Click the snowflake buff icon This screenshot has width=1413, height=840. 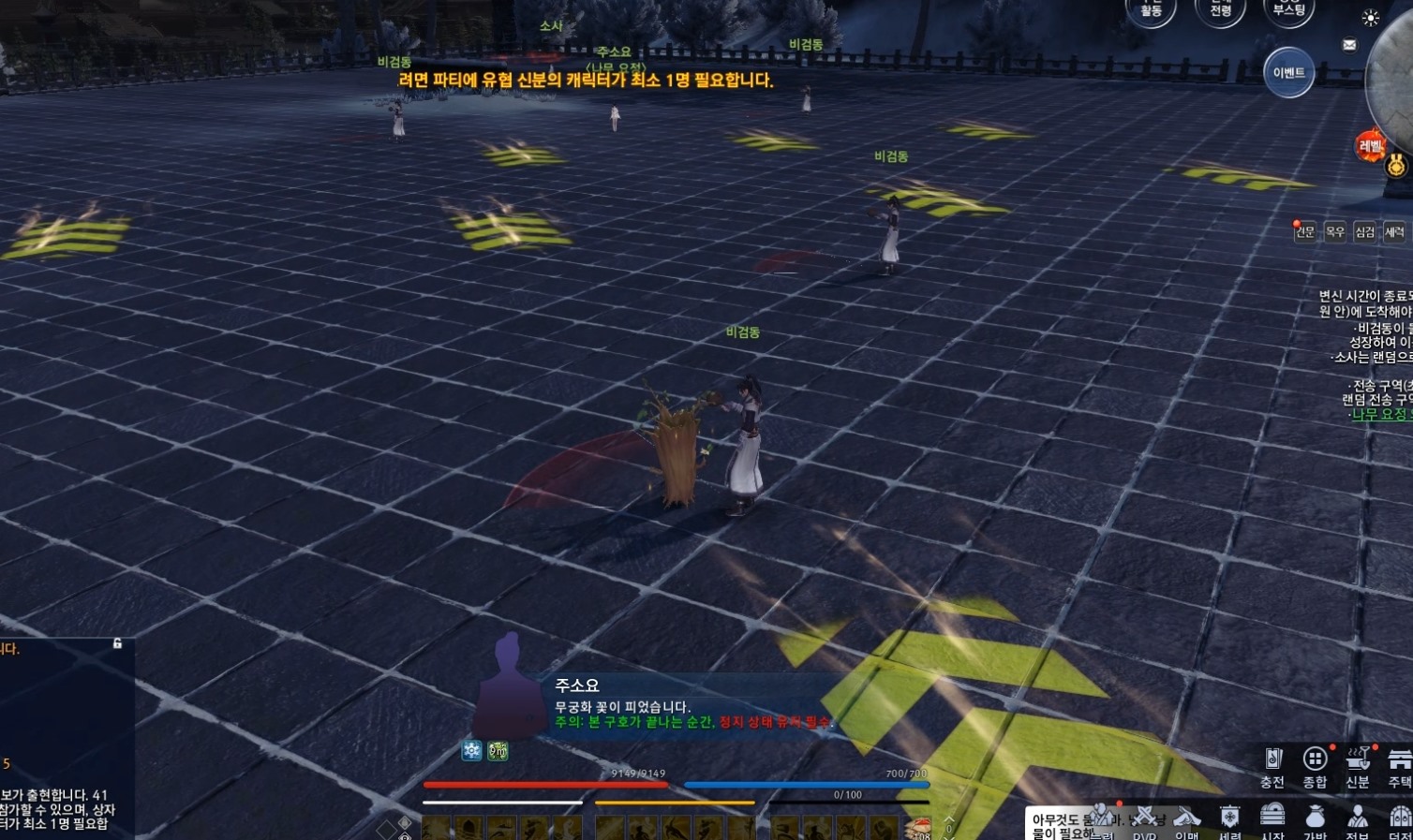pos(471,750)
